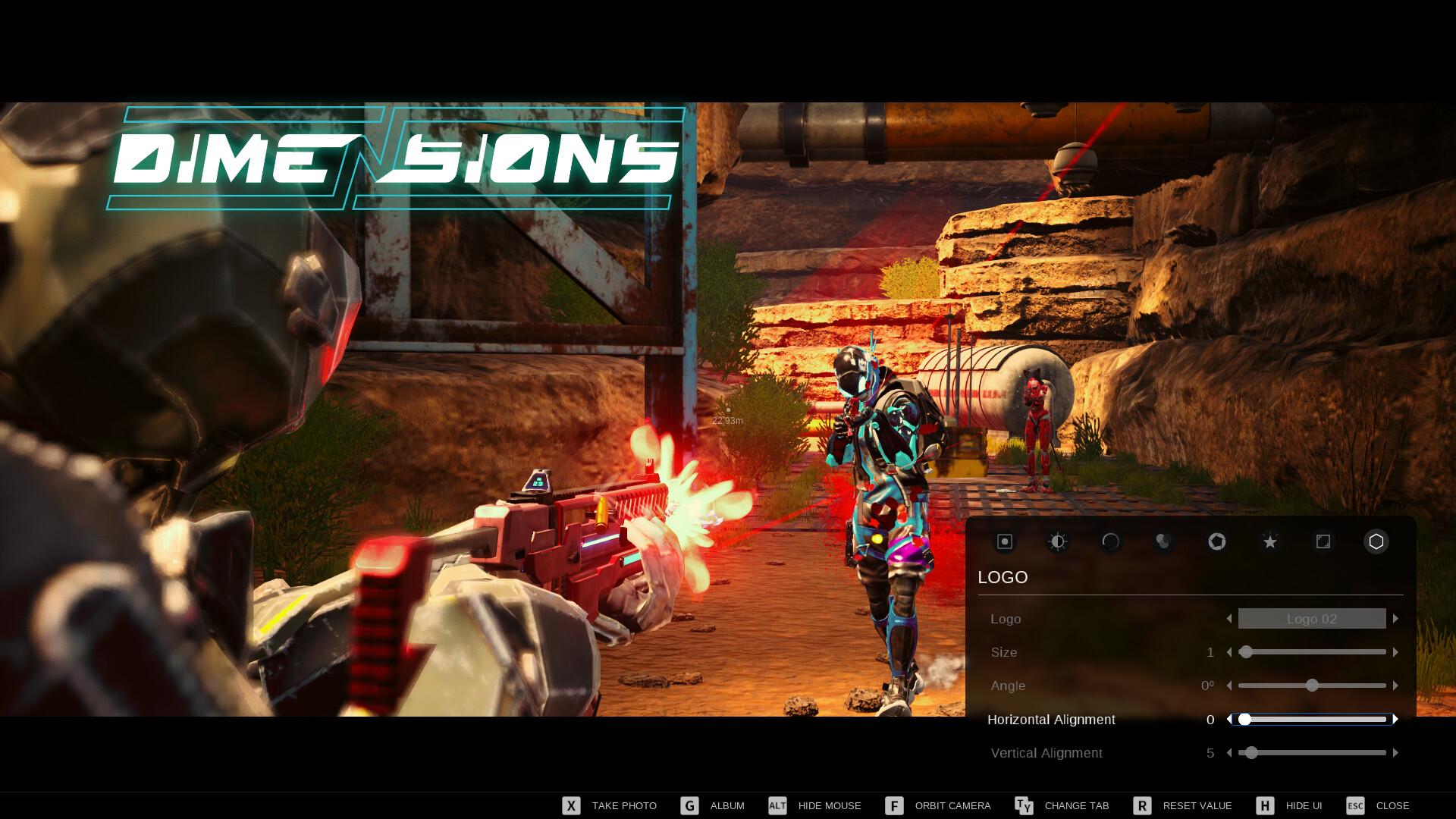
Task: Set the Angle slider
Action: (1312, 686)
